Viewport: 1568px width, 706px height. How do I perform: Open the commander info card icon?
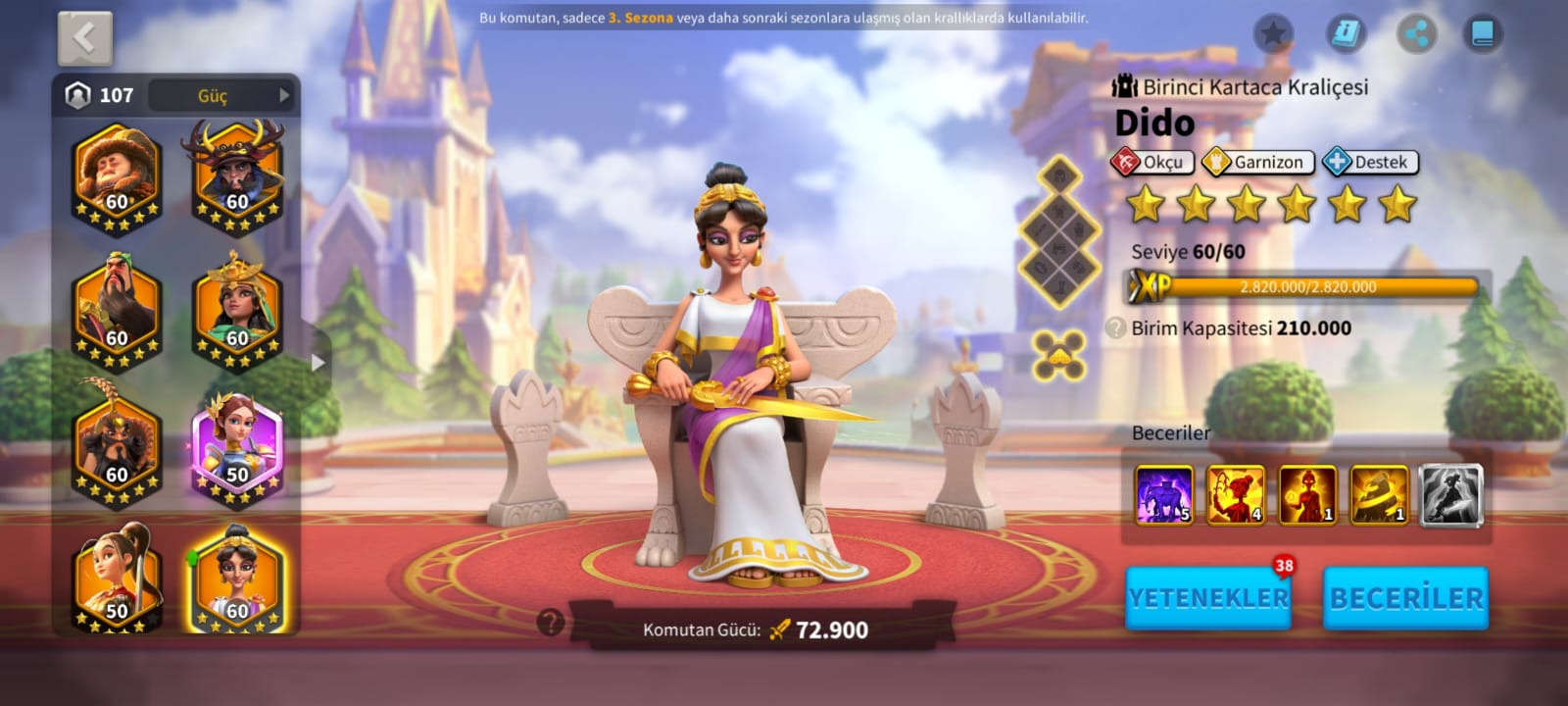click(x=1347, y=34)
